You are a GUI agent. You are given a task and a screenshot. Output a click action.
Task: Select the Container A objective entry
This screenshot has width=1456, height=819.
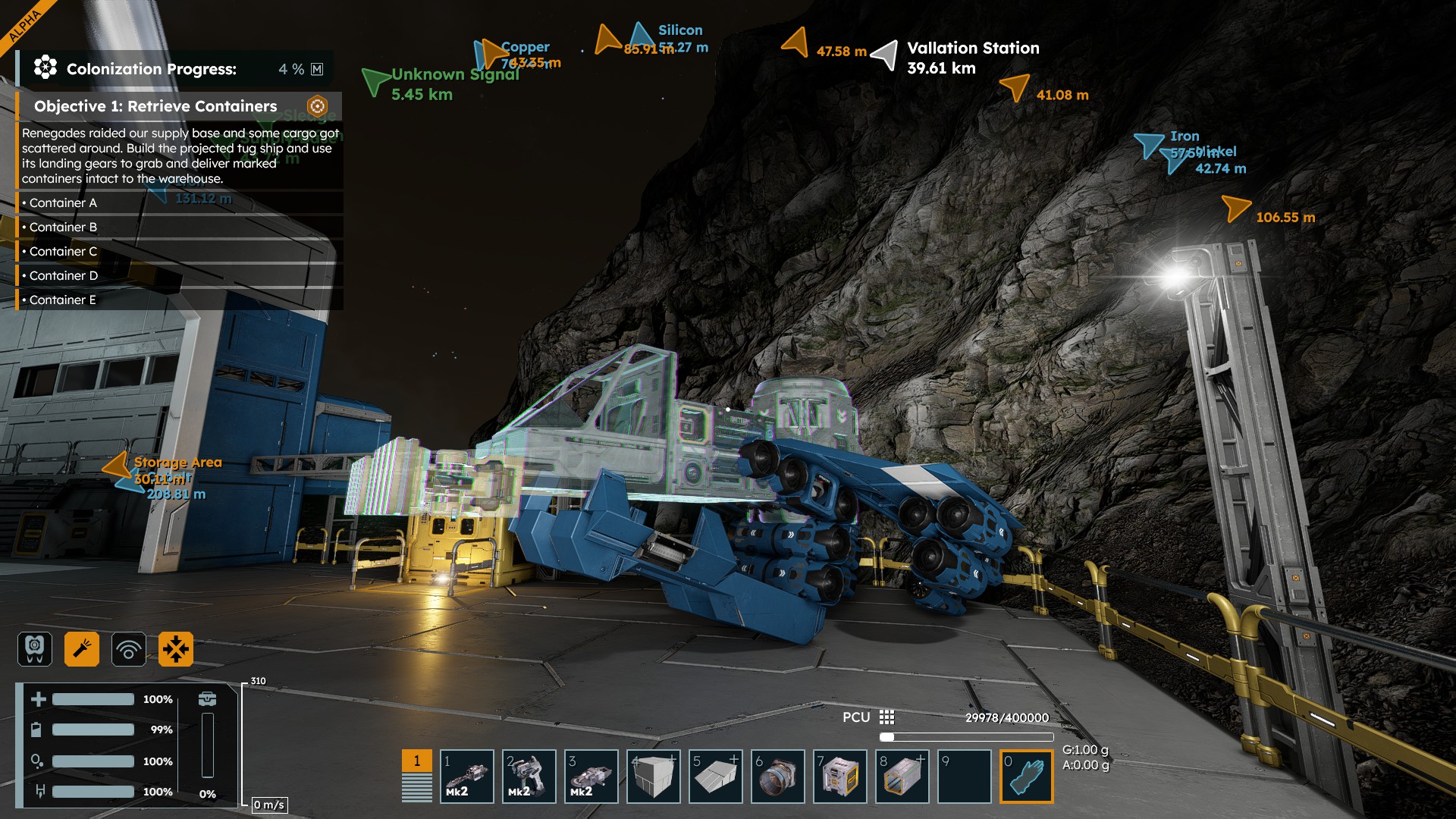pyautogui.click(x=64, y=203)
